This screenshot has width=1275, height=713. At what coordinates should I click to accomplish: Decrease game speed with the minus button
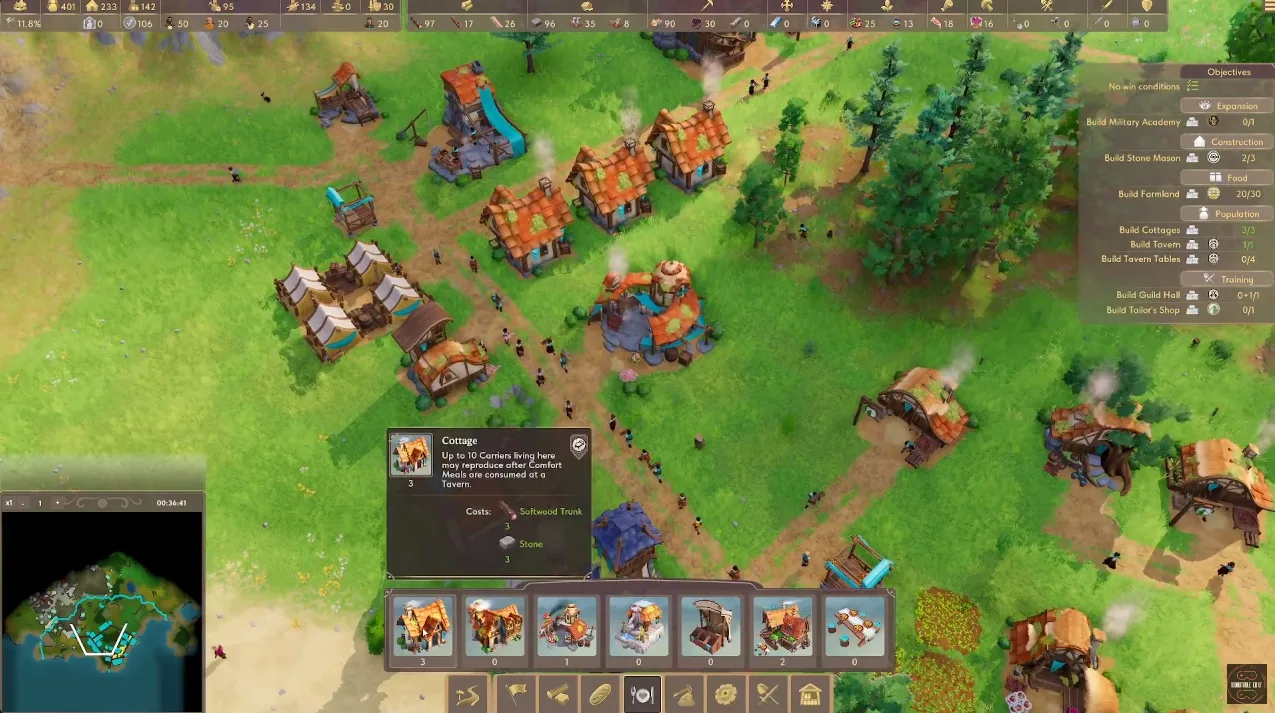[23, 503]
